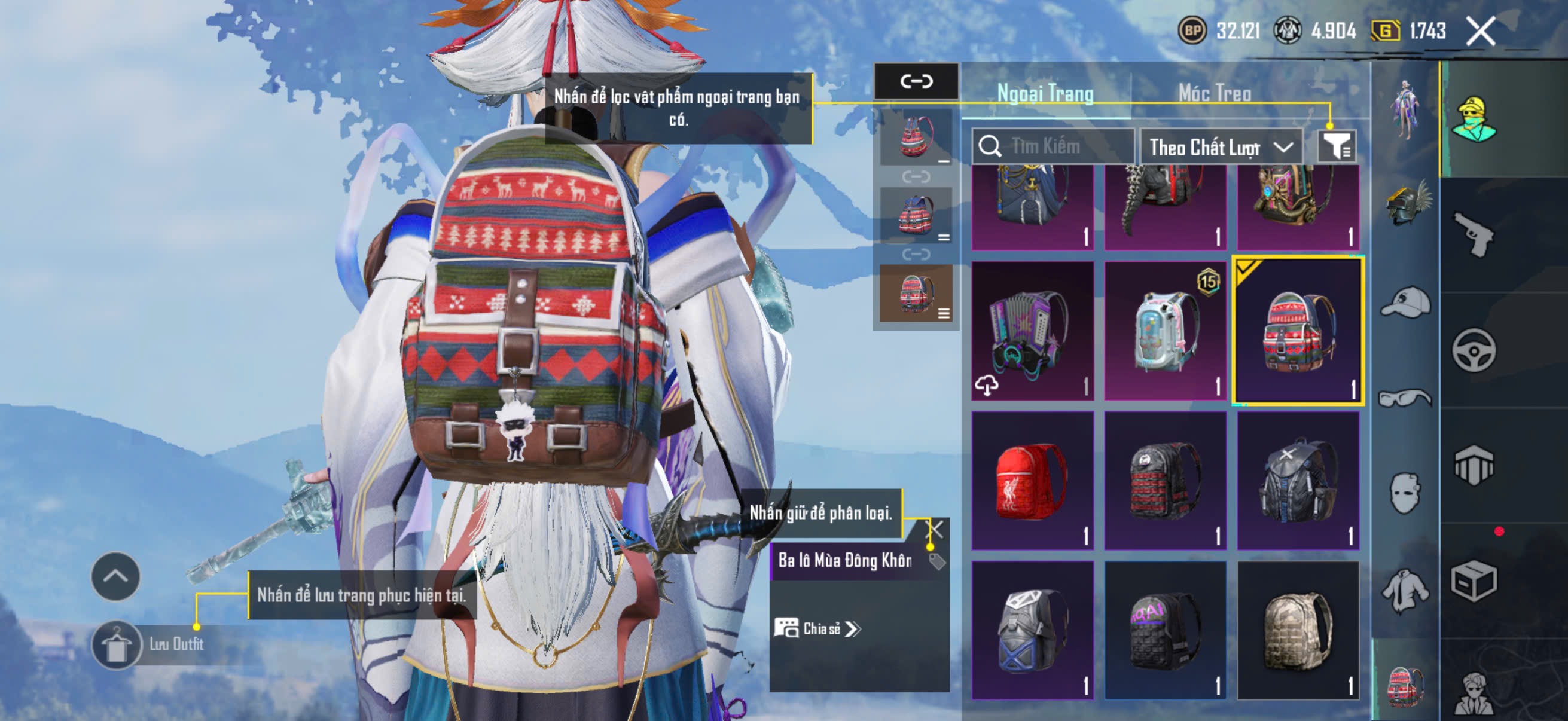Select the Ngoại Trang tab
Screen dimensions: 1568x721
pos(1045,93)
